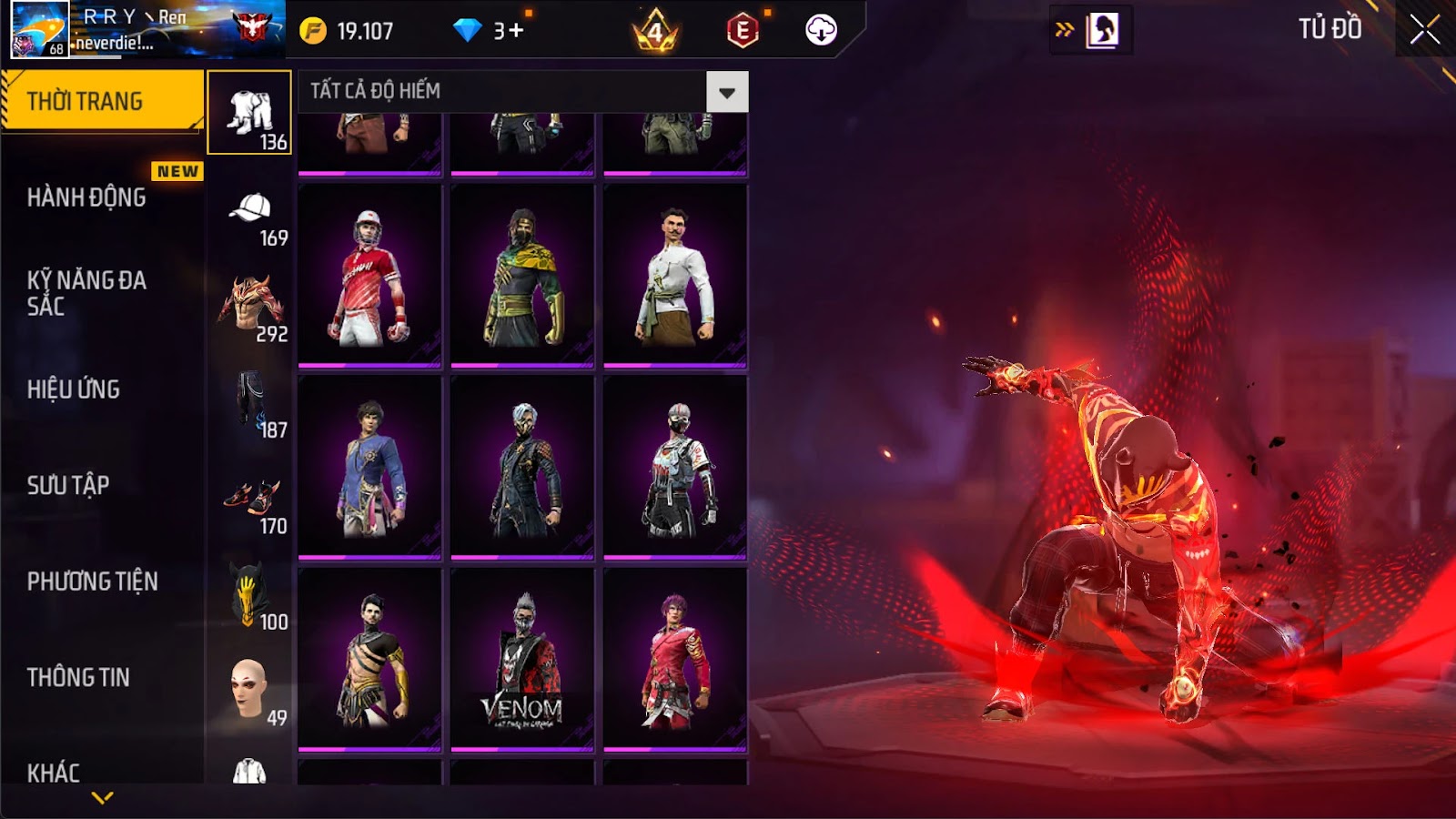1456x819 pixels.
Task: Select the Hiệu Ứng tab
Action: coord(74,389)
